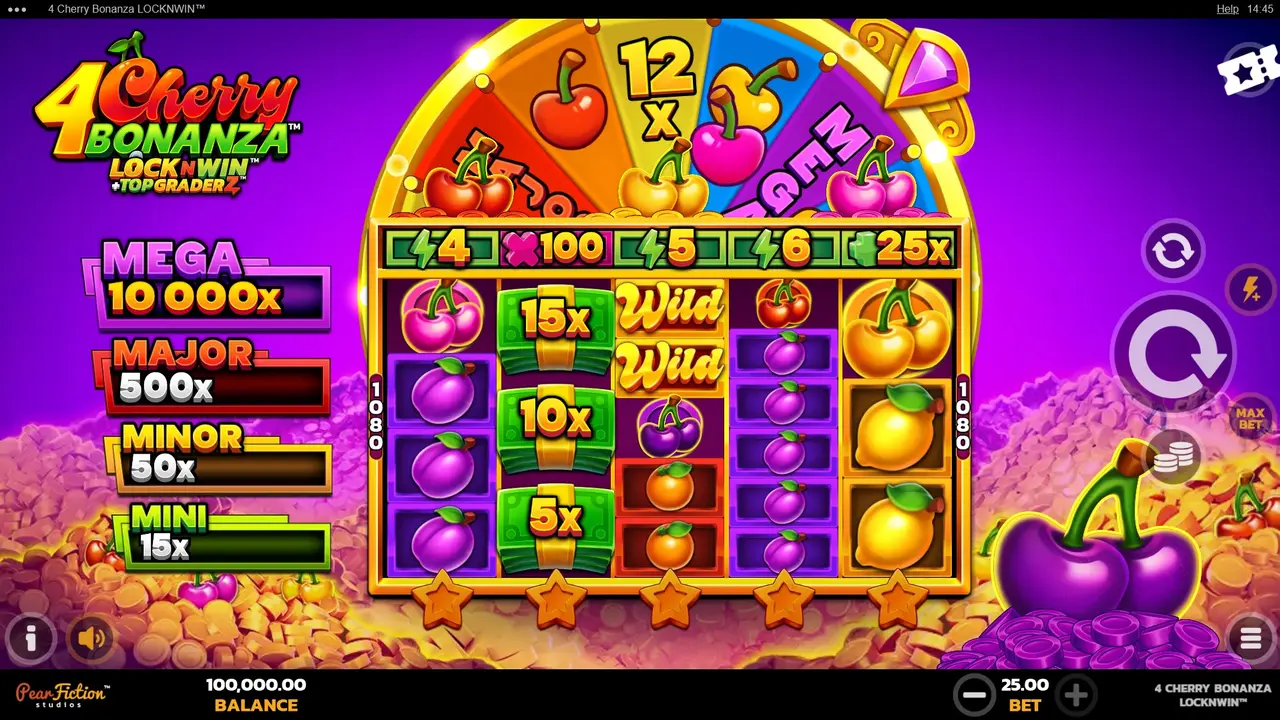
Task: Open the Autoplay settings
Action: point(1172,250)
